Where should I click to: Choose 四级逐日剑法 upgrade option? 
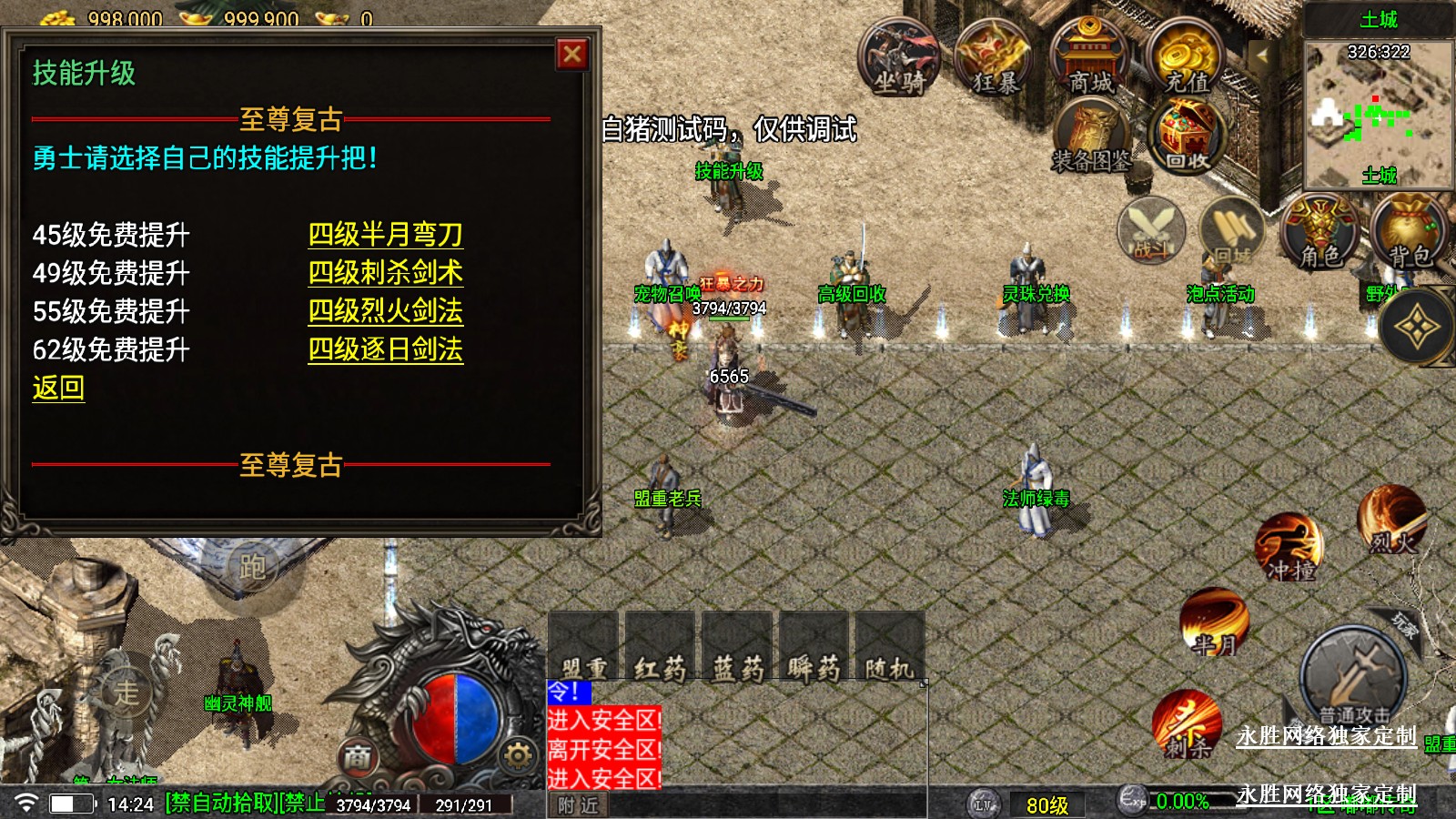pyautogui.click(x=385, y=349)
